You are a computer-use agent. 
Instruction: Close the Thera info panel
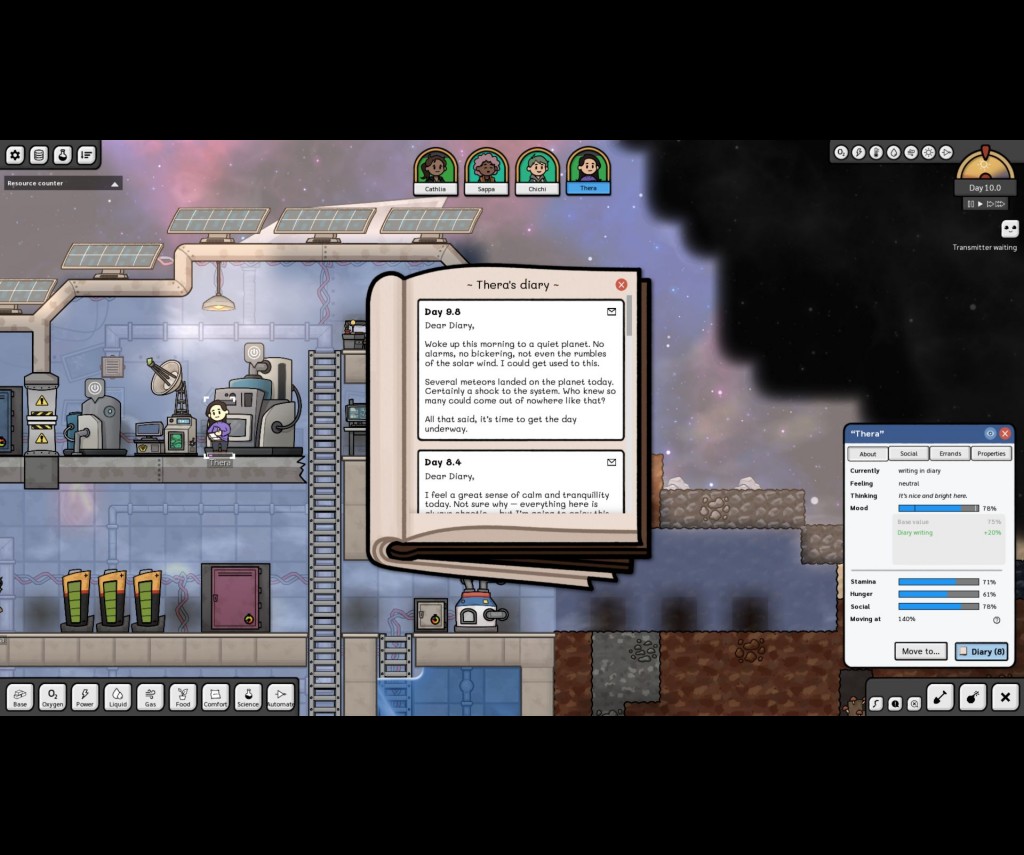pyautogui.click(x=1005, y=433)
